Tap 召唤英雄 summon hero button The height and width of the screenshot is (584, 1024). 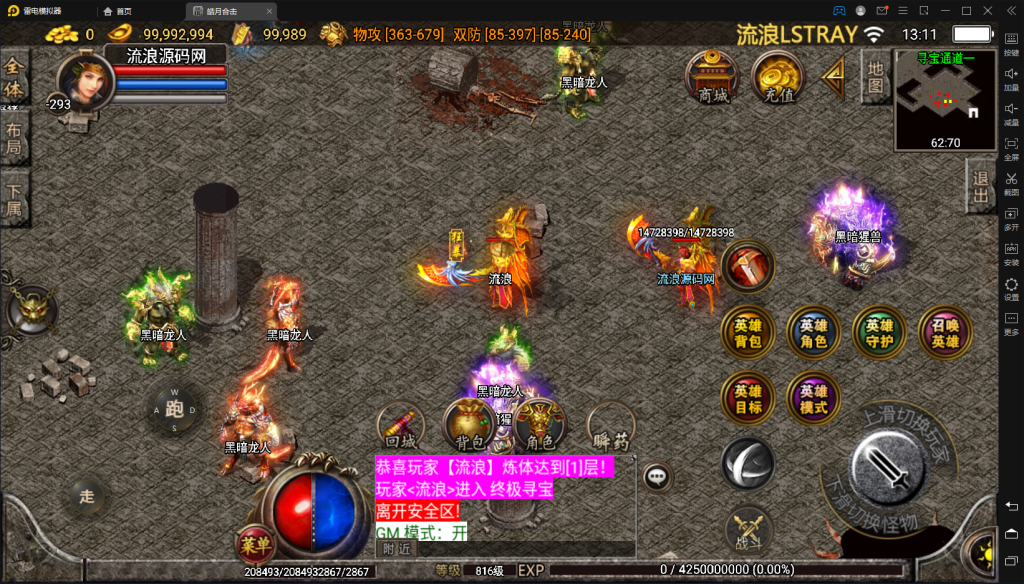point(945,333)
